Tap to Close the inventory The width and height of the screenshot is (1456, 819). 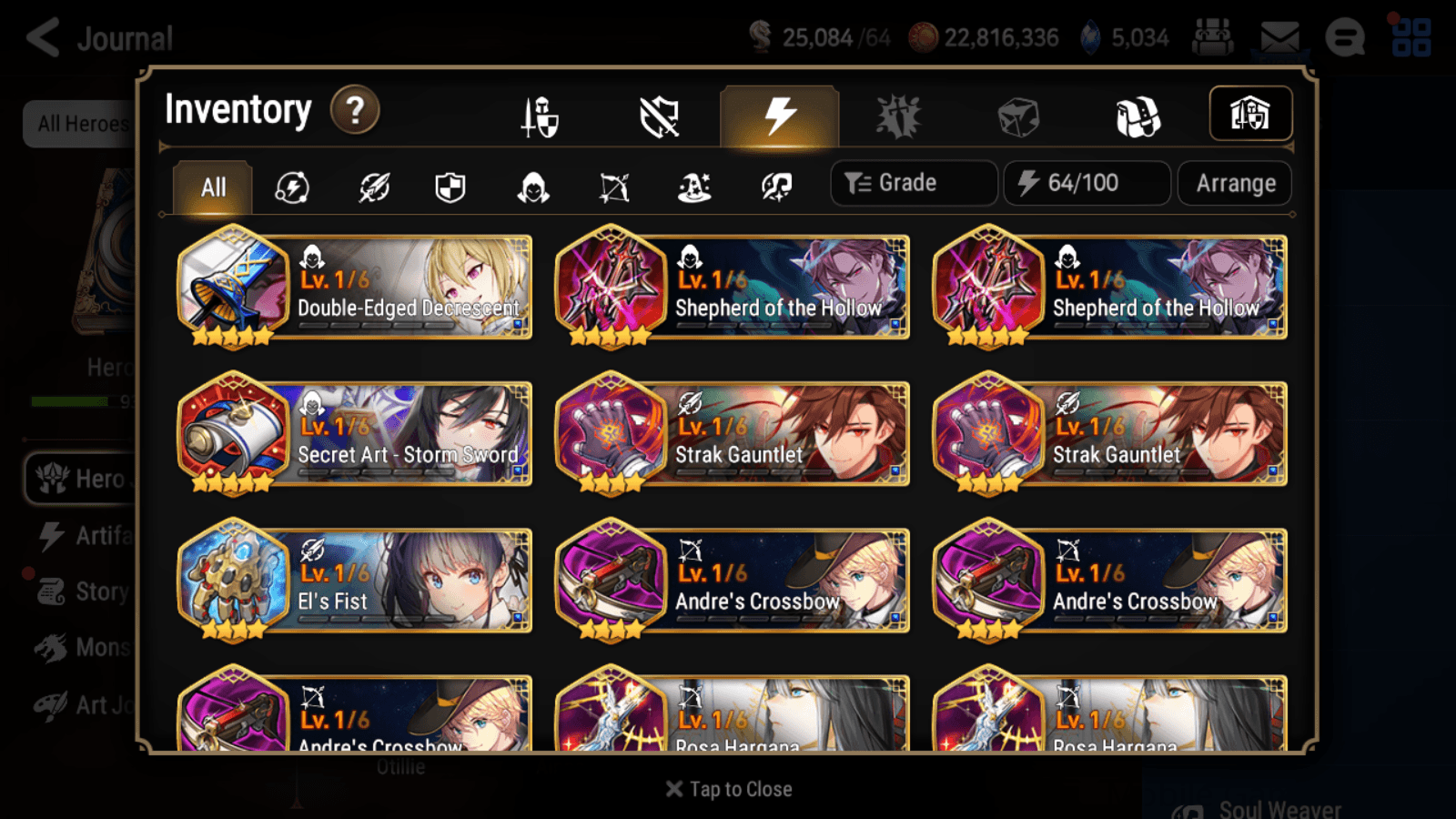coord(728,788)
